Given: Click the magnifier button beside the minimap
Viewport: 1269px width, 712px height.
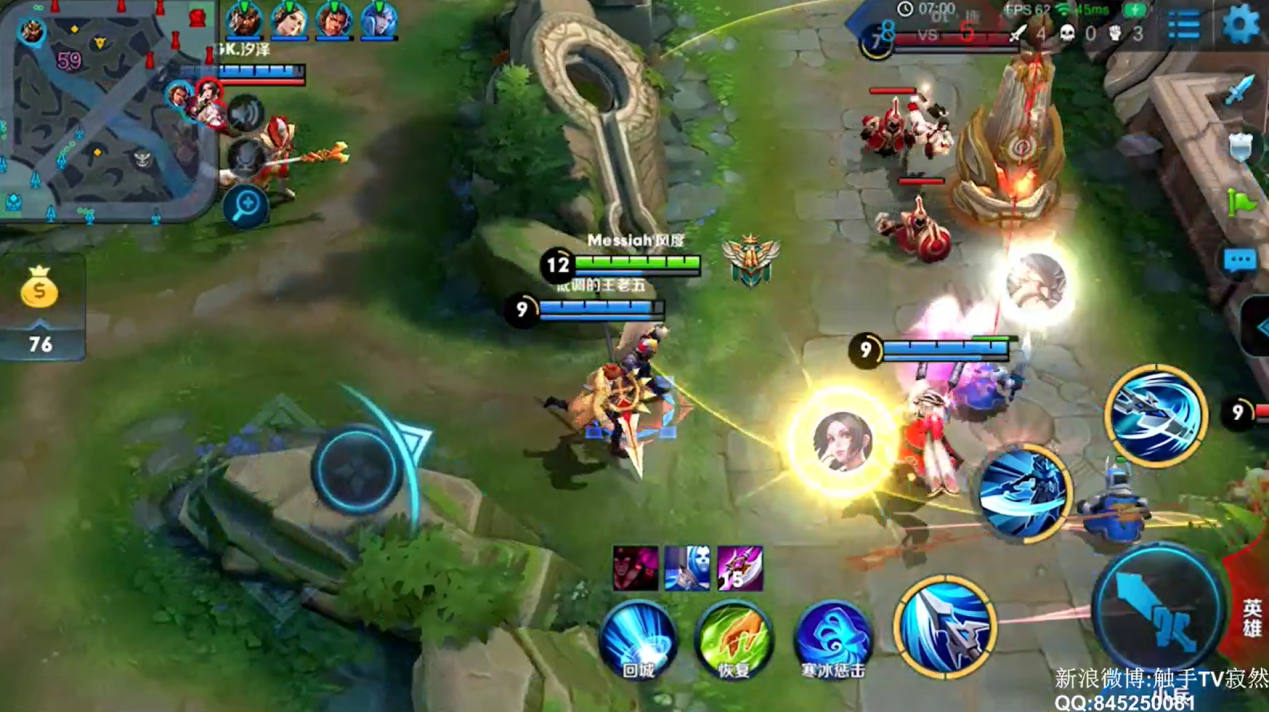Looking at the screenshot, I should (245, 206).
